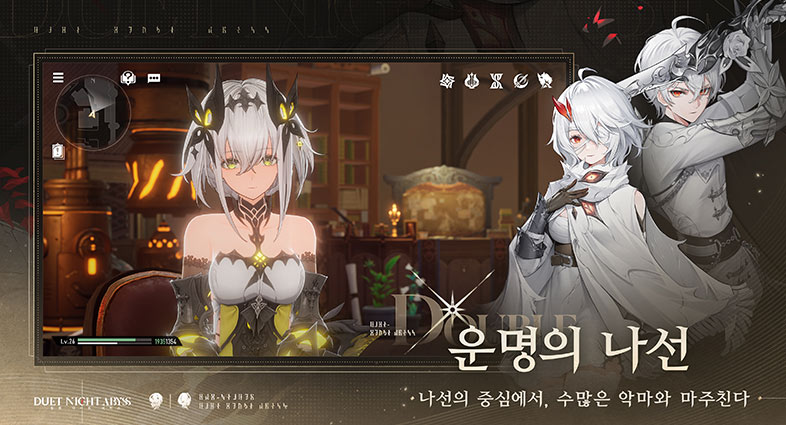Select the star-shaped emblem icon

tap(448, 80)
